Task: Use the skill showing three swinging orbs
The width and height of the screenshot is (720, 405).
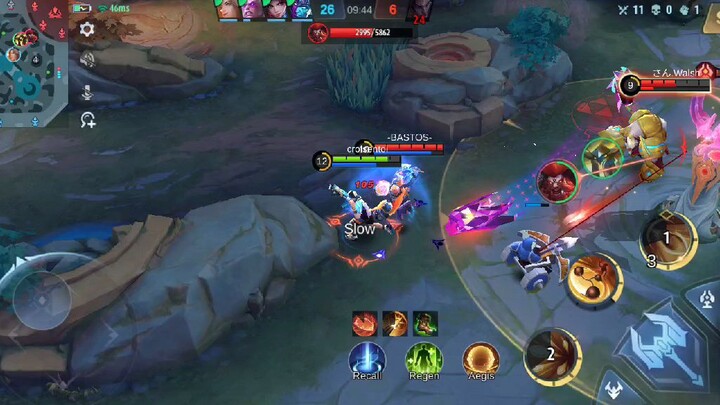Action: (594, 278)
